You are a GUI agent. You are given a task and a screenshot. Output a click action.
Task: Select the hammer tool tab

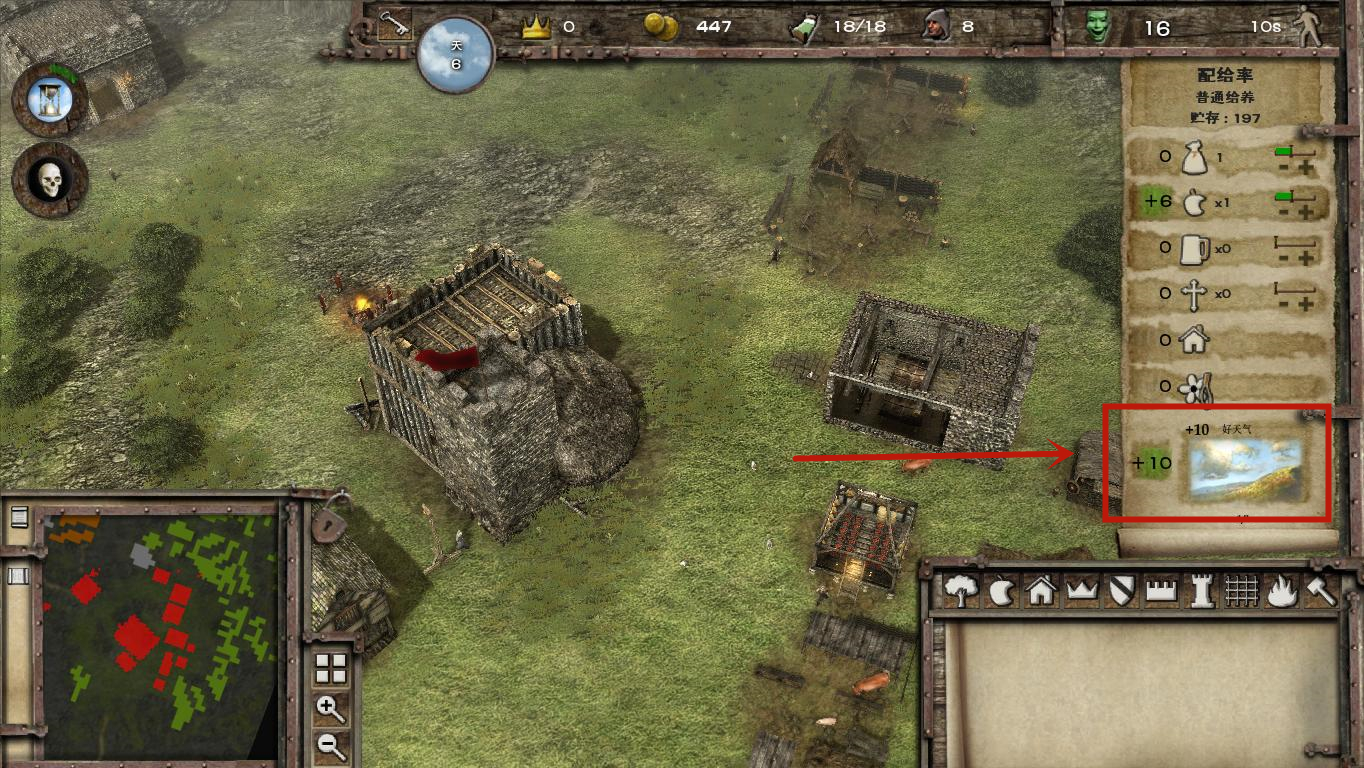(x=1320, y=591)
